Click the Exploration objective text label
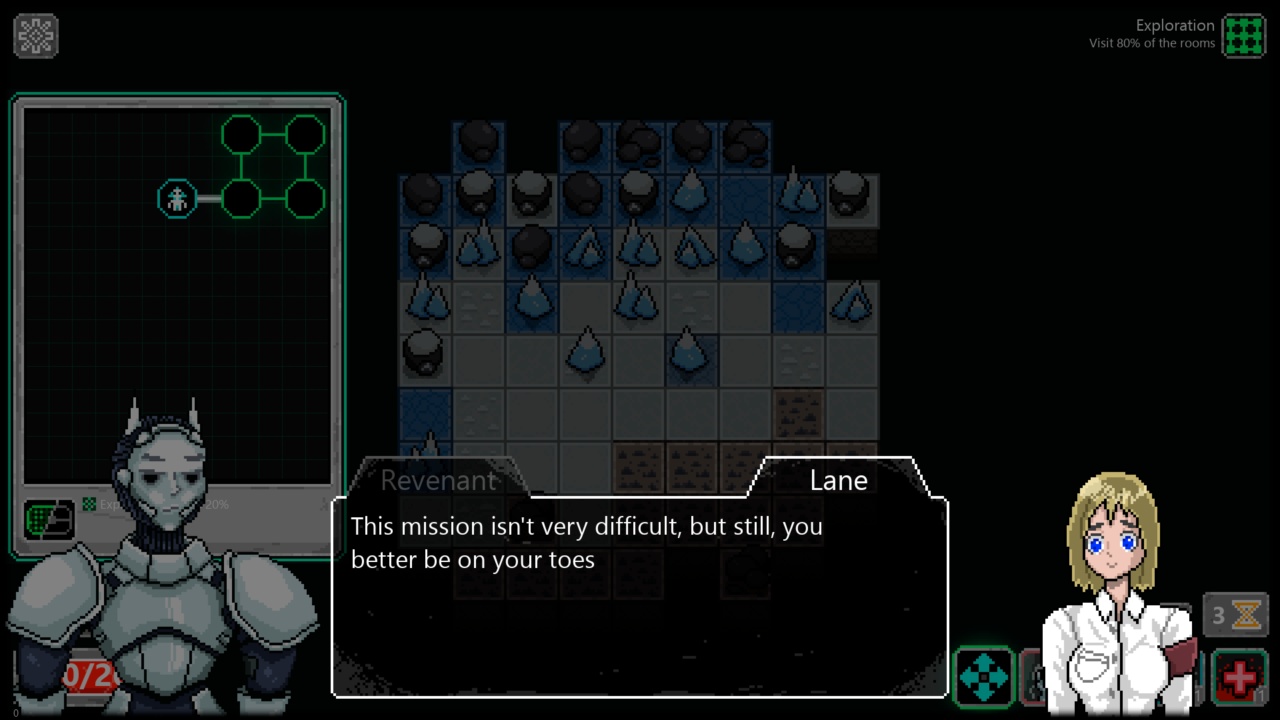The image size is (1280, 720). (x=1175, y=25)
